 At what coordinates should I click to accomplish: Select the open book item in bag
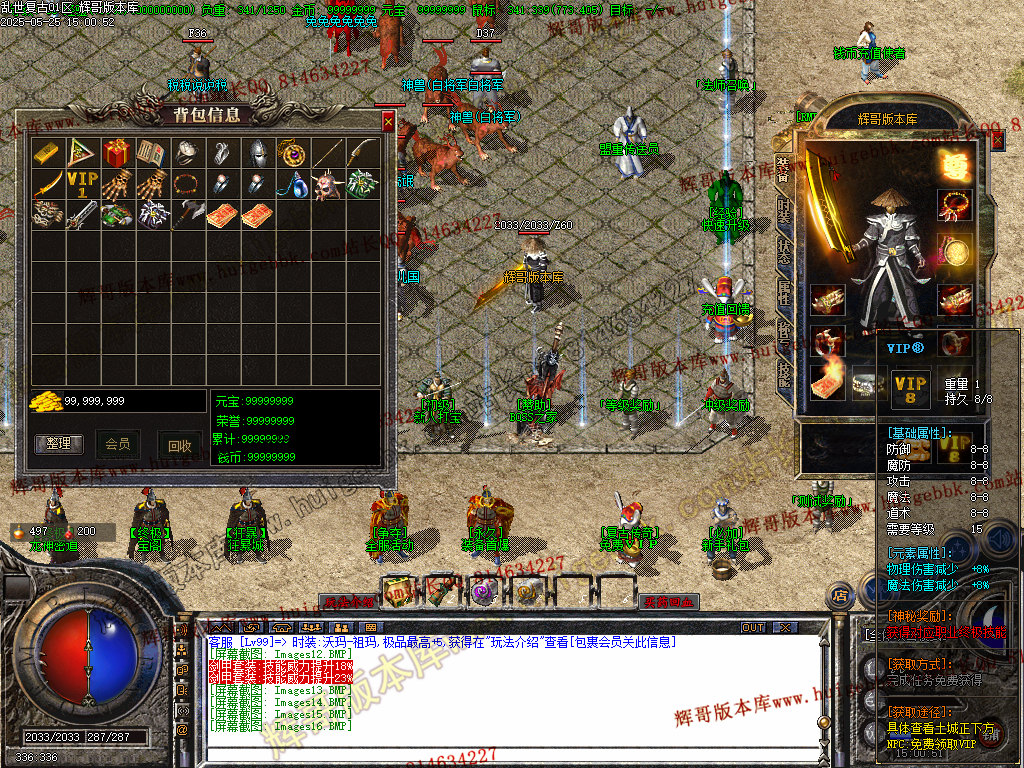pyautogui.click(x=150, y=153)
